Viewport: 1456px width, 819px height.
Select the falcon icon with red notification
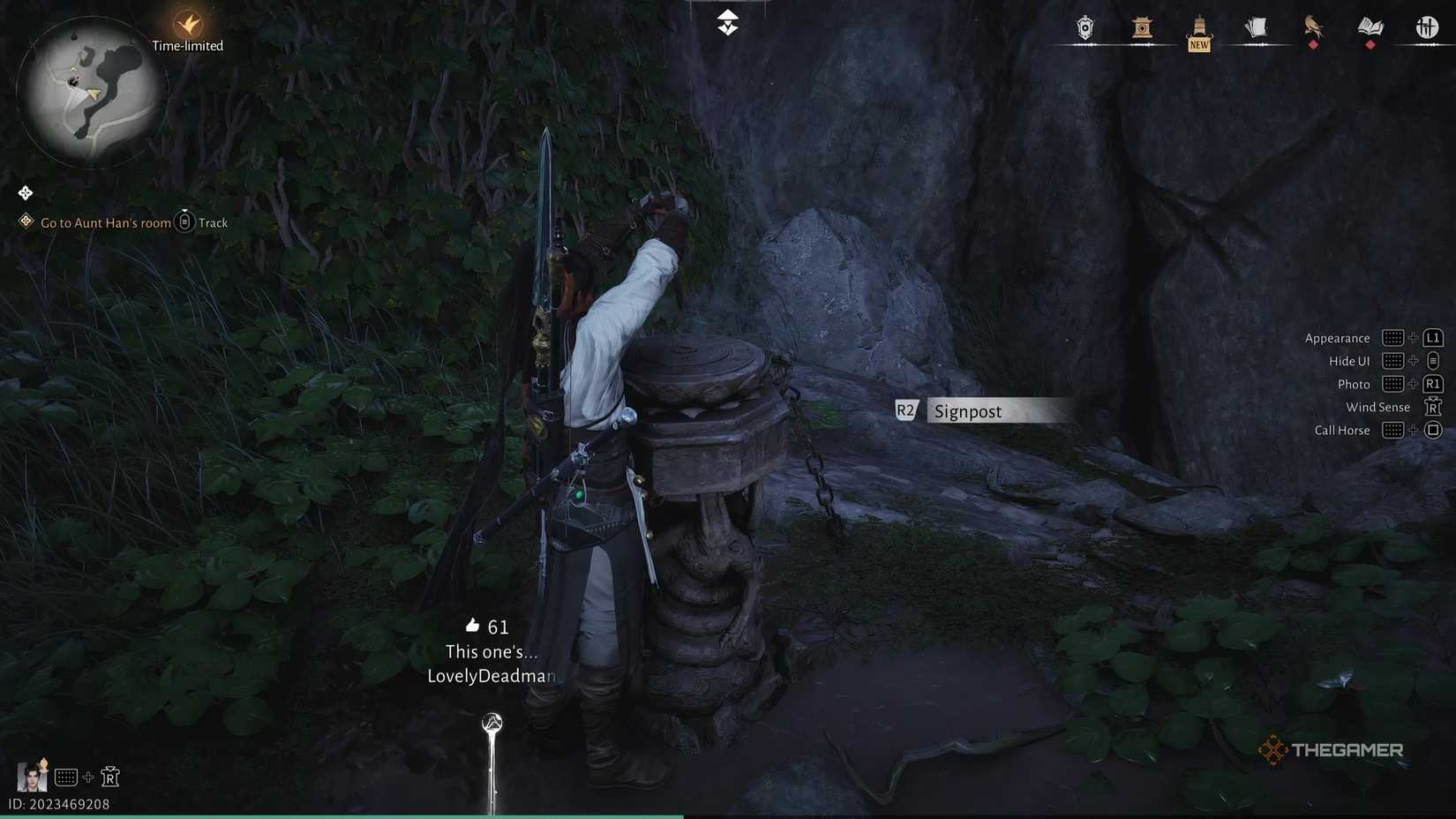(x=1314, y=27)
